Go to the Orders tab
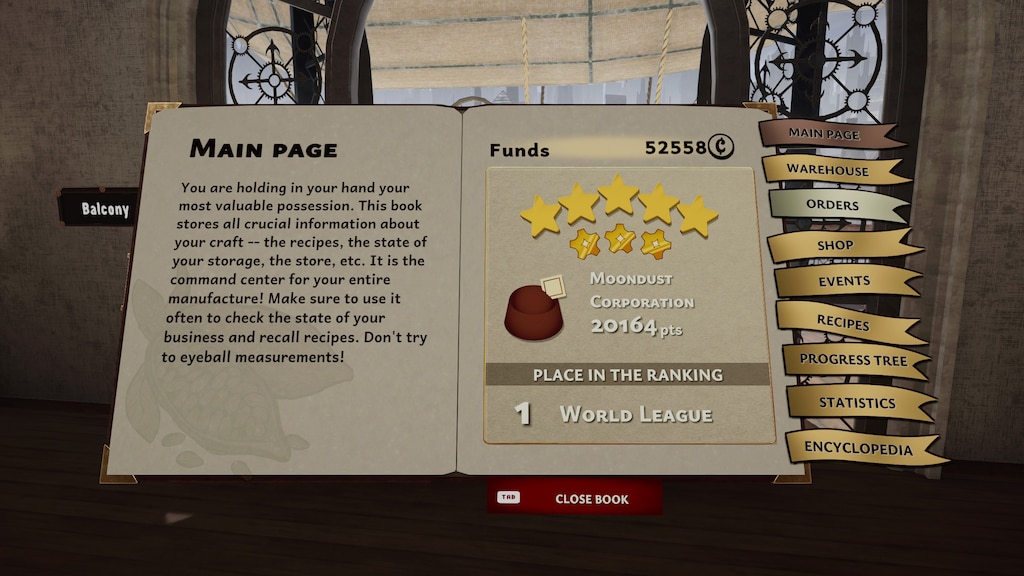The width and height of the screenshot is (1024, 576). click(832, 206)
